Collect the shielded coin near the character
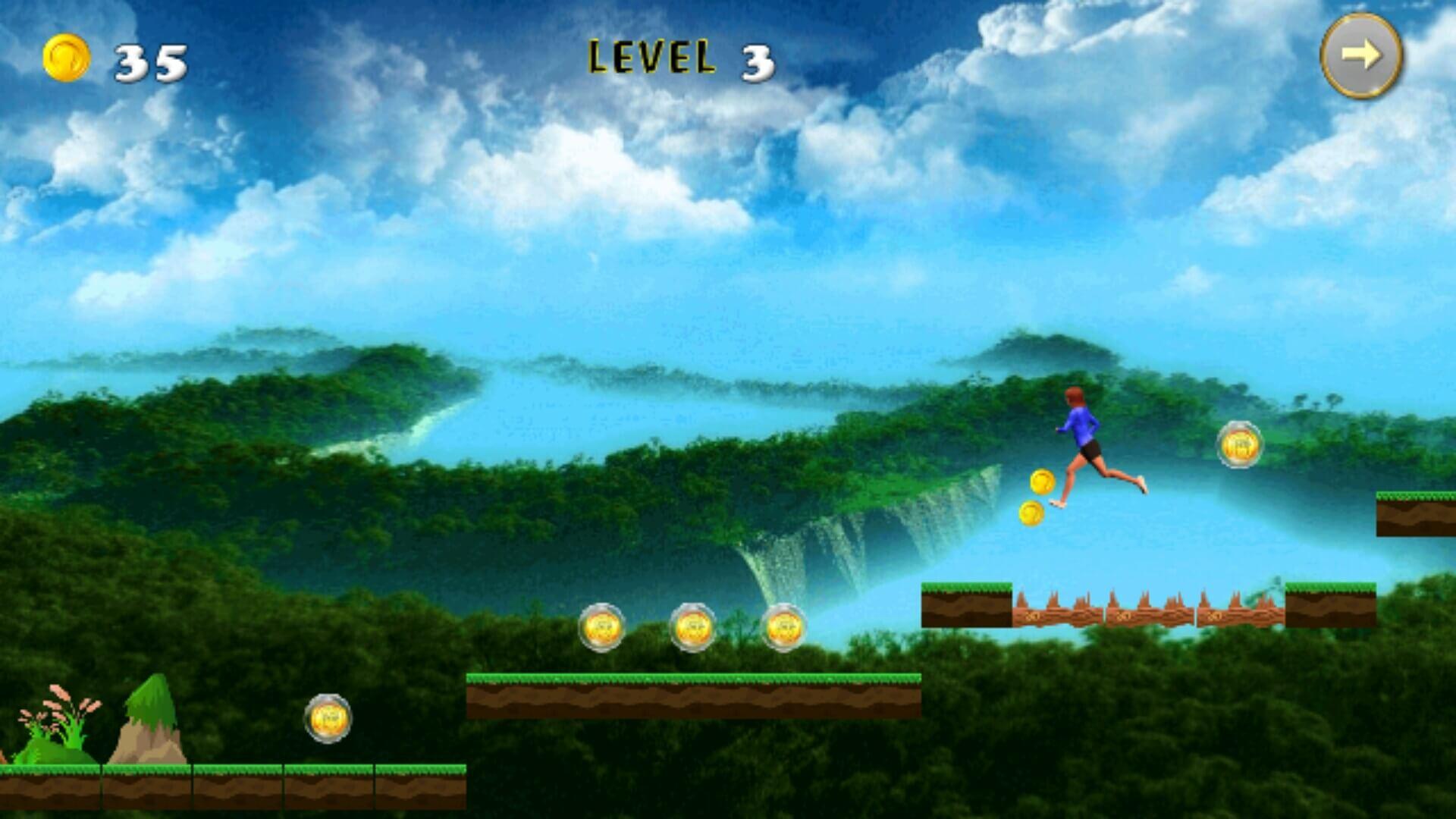The width and height of the screenshot is (1456, 819). [1239, 444]
